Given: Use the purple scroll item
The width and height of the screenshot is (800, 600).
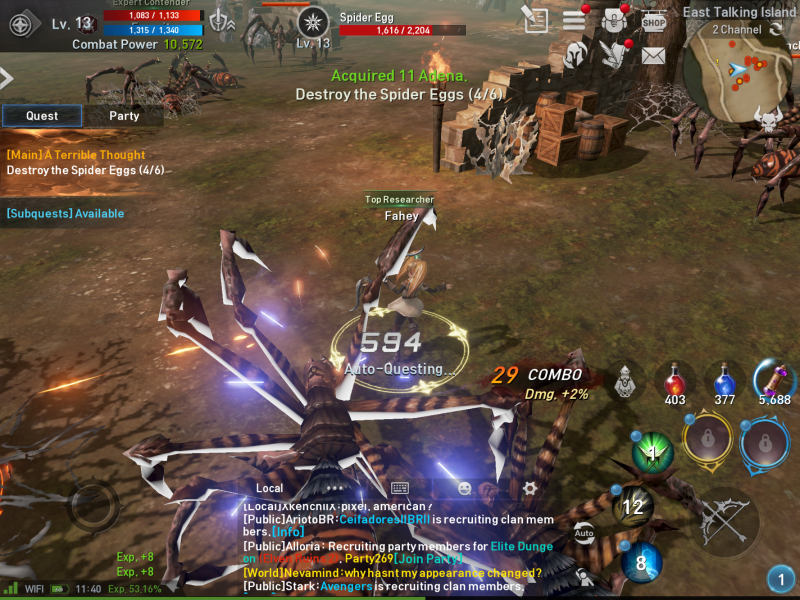Looking at the screenshot, I should pyautogui.click(x=774, y=380).
